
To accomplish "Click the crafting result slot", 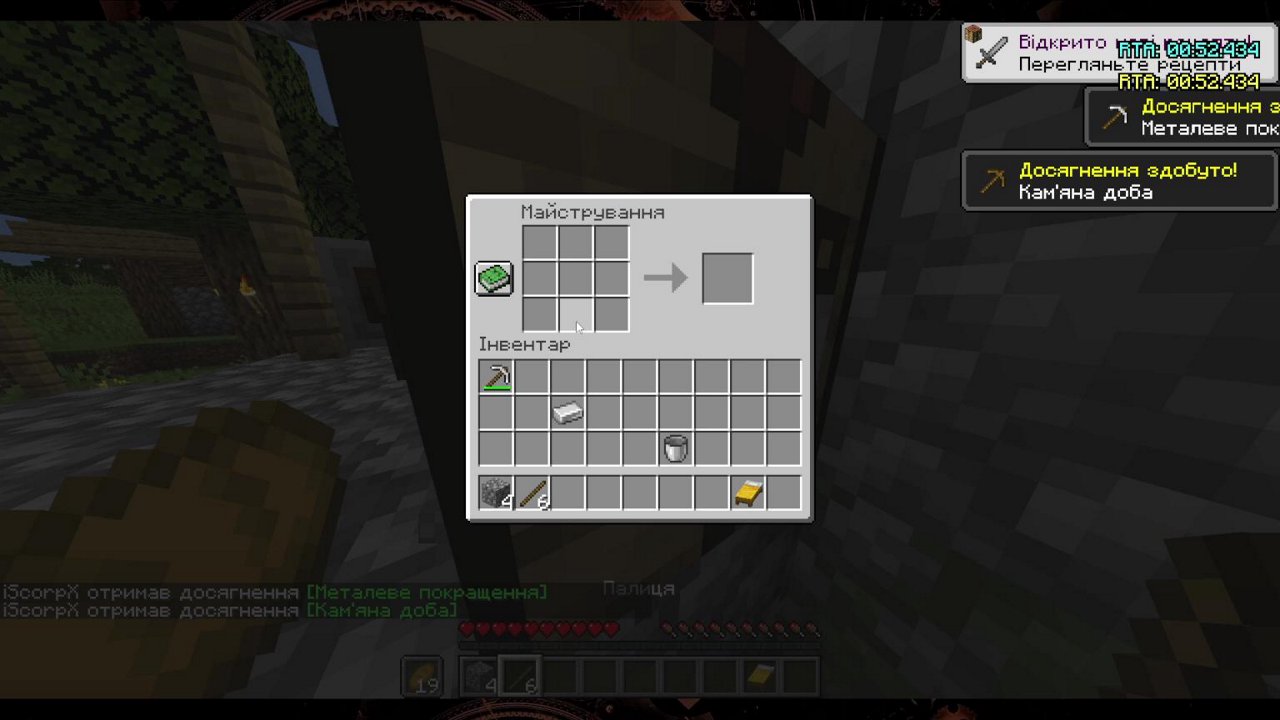I will 727,278.
